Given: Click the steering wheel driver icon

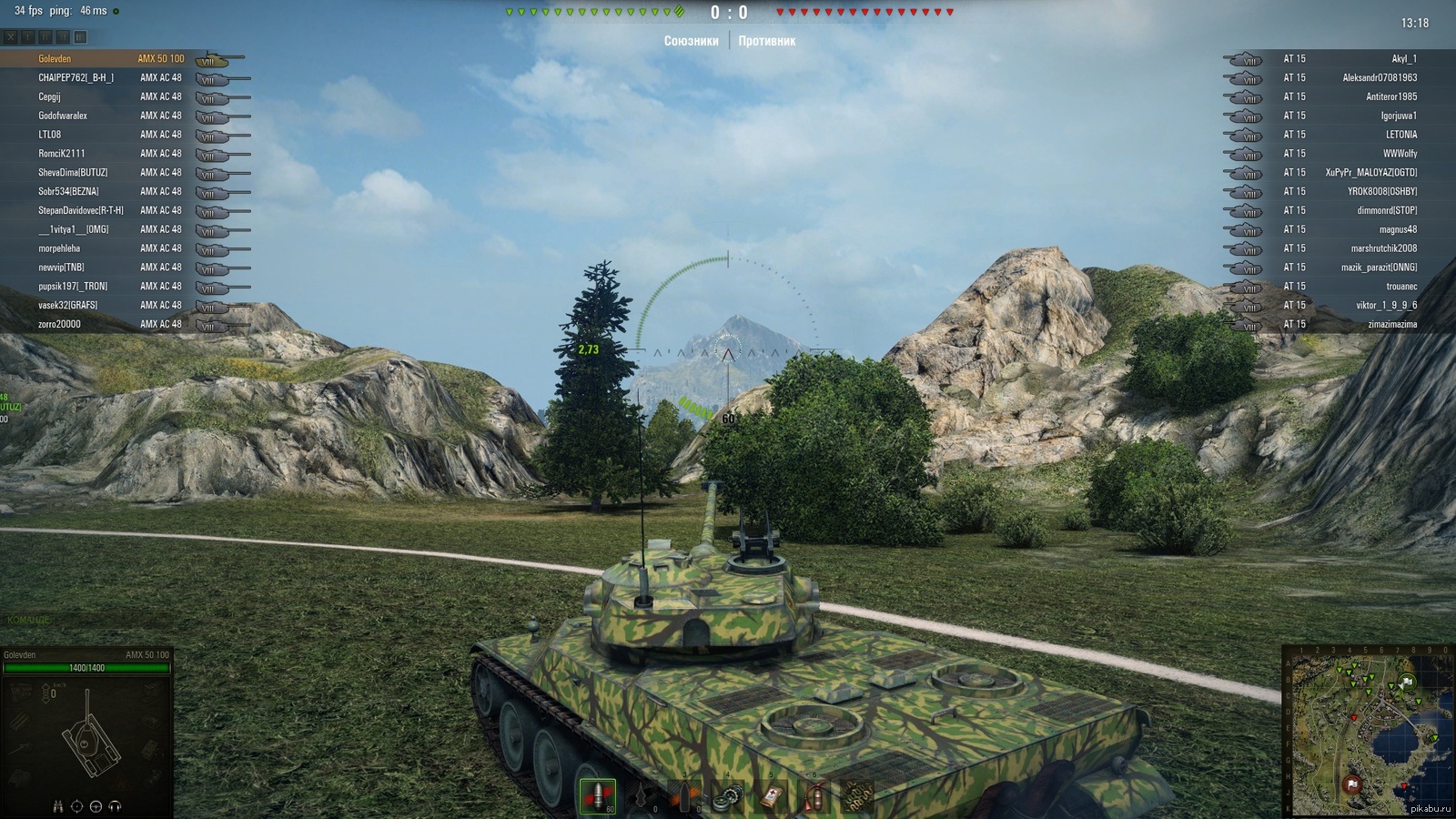Looking at the screenshot, I should [96, 806].
